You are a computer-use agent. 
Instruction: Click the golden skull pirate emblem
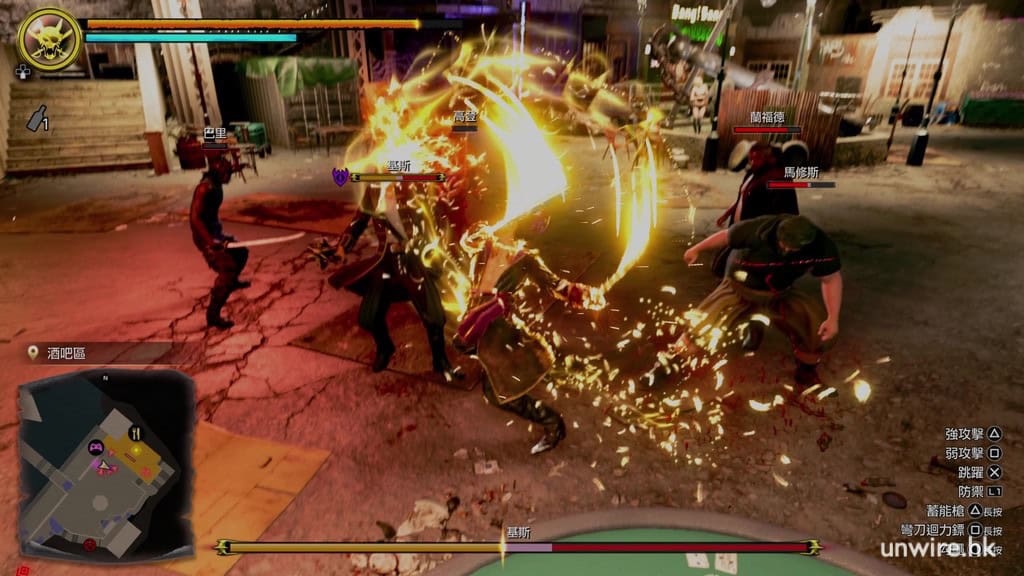(49, 39)
